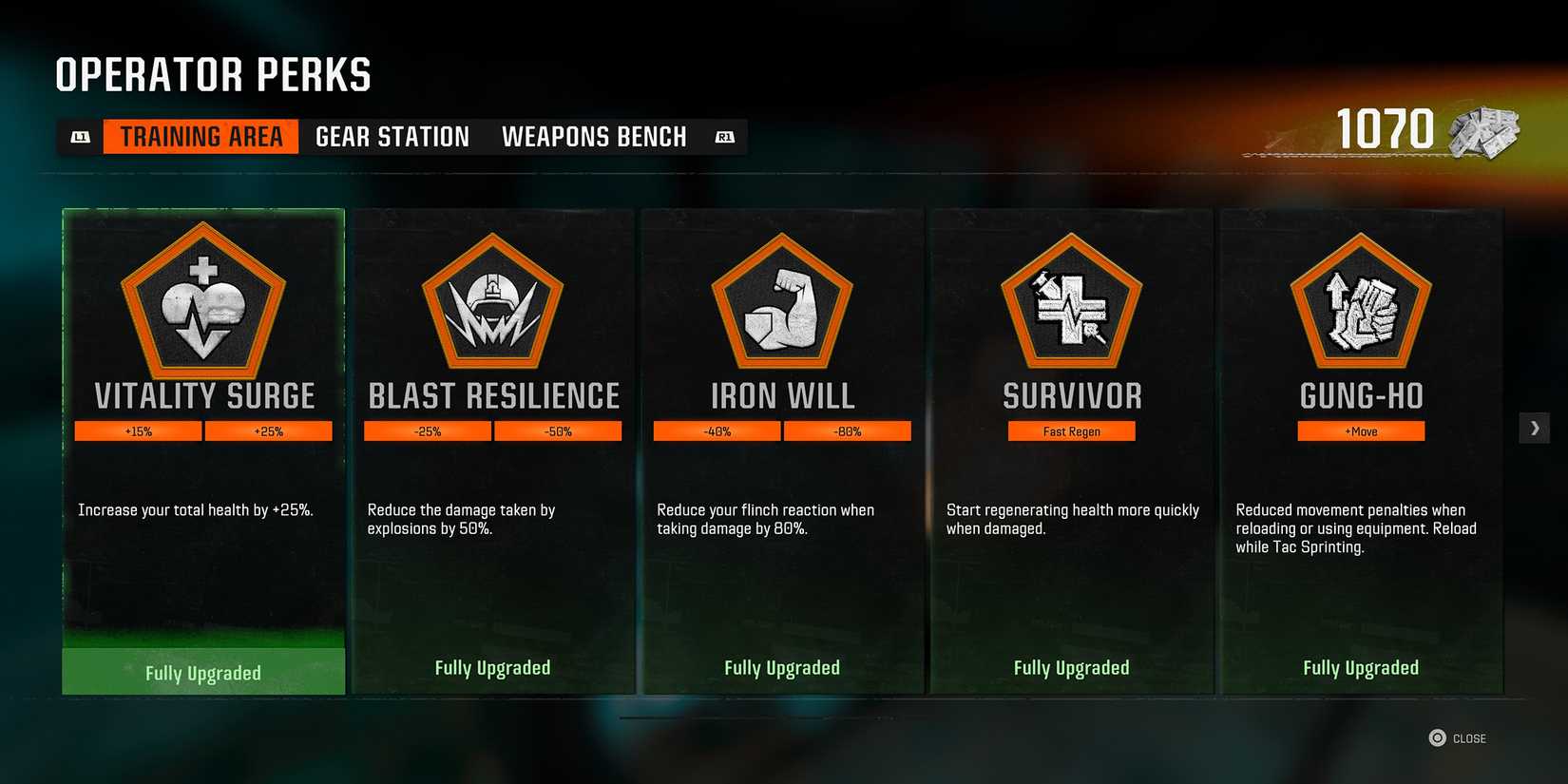Image resolution: width=1568 pixels, height=784 pixels.
Task: Select the +Move tier badge on Gung-Ho
Action: click(1361, 430)
